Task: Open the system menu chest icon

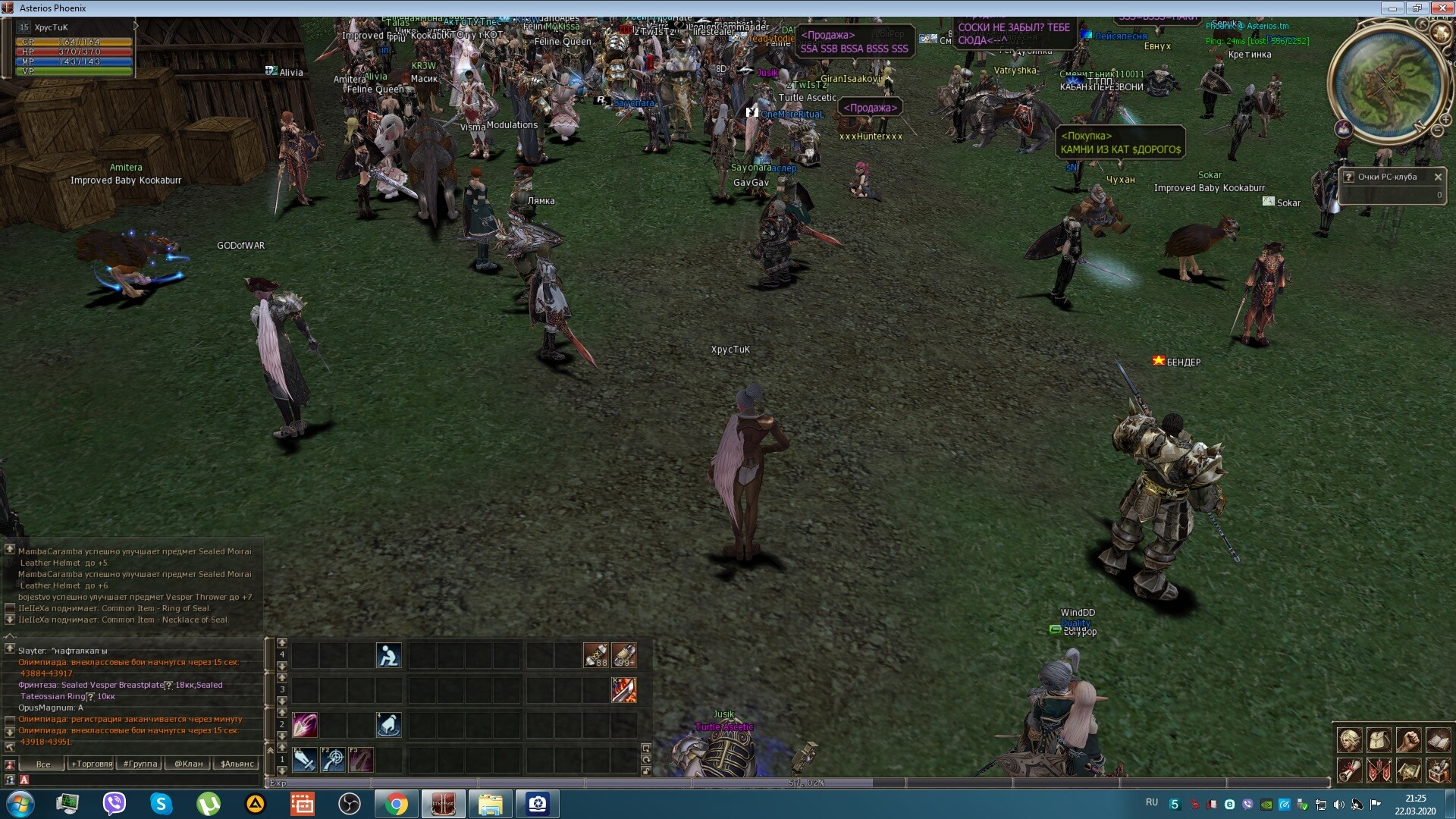Action: coord(1438,770)
